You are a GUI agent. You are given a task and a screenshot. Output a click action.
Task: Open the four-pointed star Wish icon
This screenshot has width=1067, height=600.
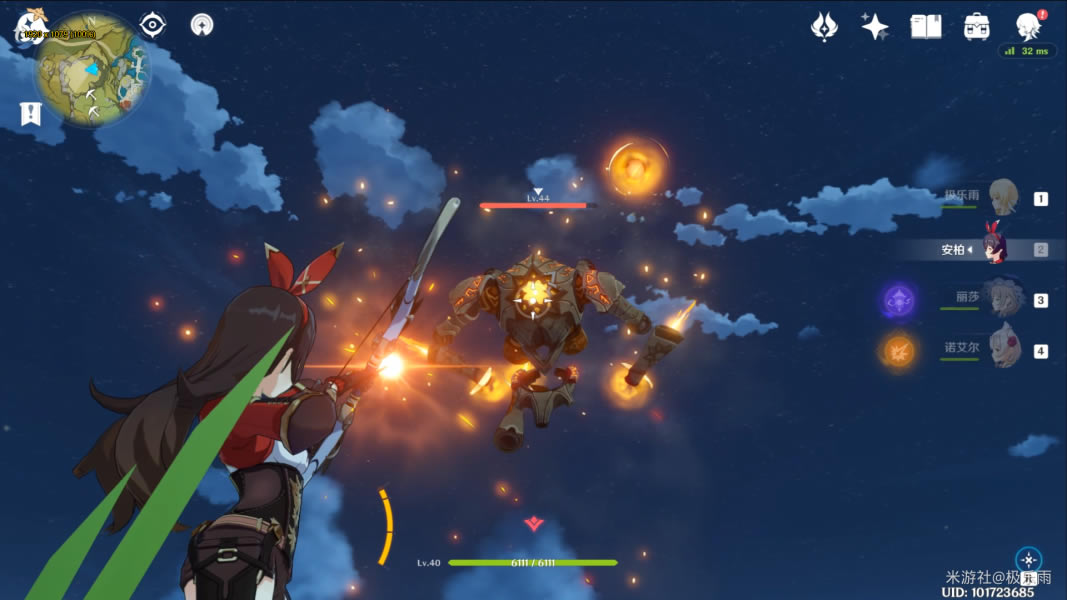coord(875,27)
